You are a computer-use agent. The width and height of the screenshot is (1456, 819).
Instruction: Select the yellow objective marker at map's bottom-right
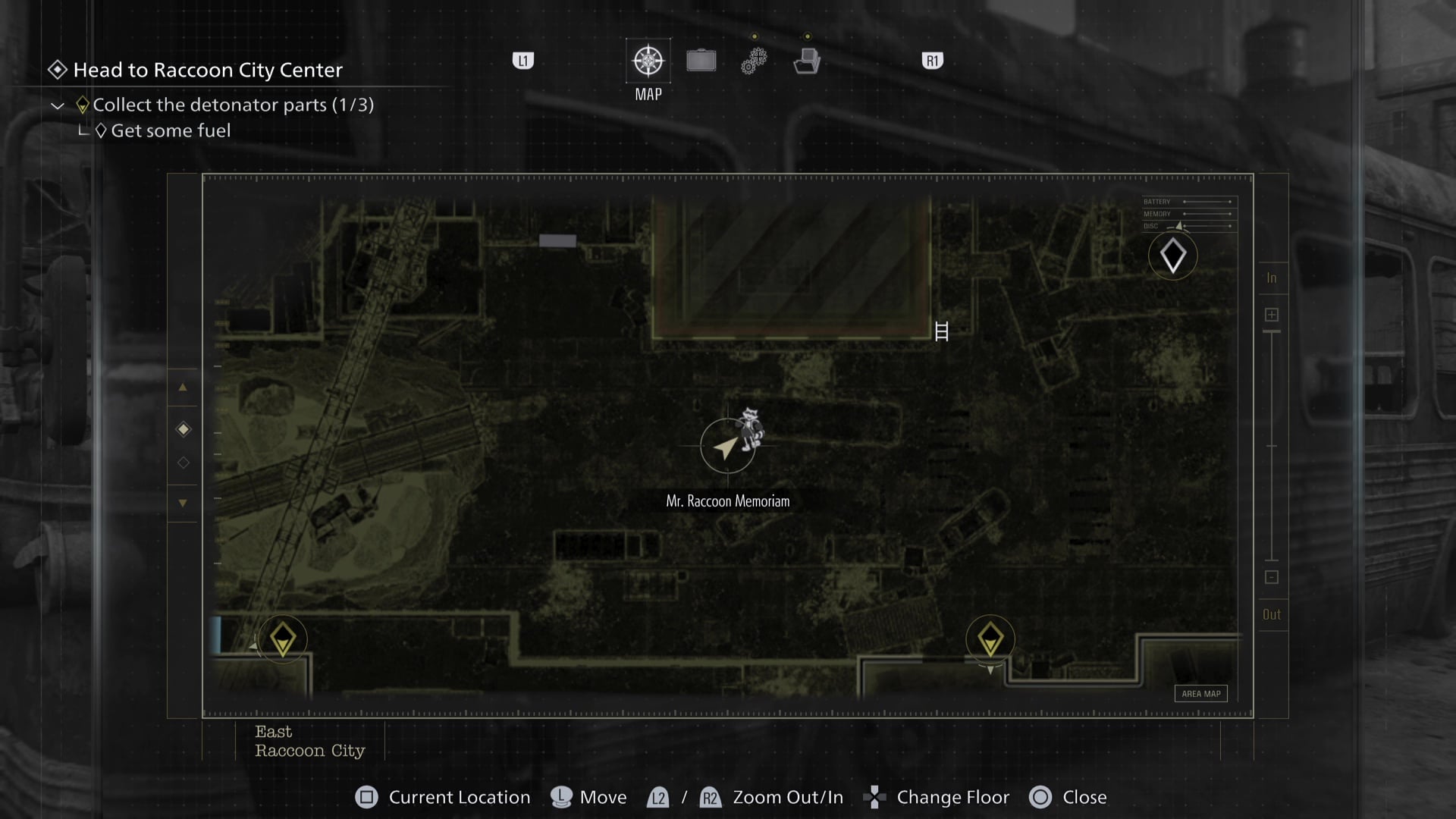coord(990,639)
